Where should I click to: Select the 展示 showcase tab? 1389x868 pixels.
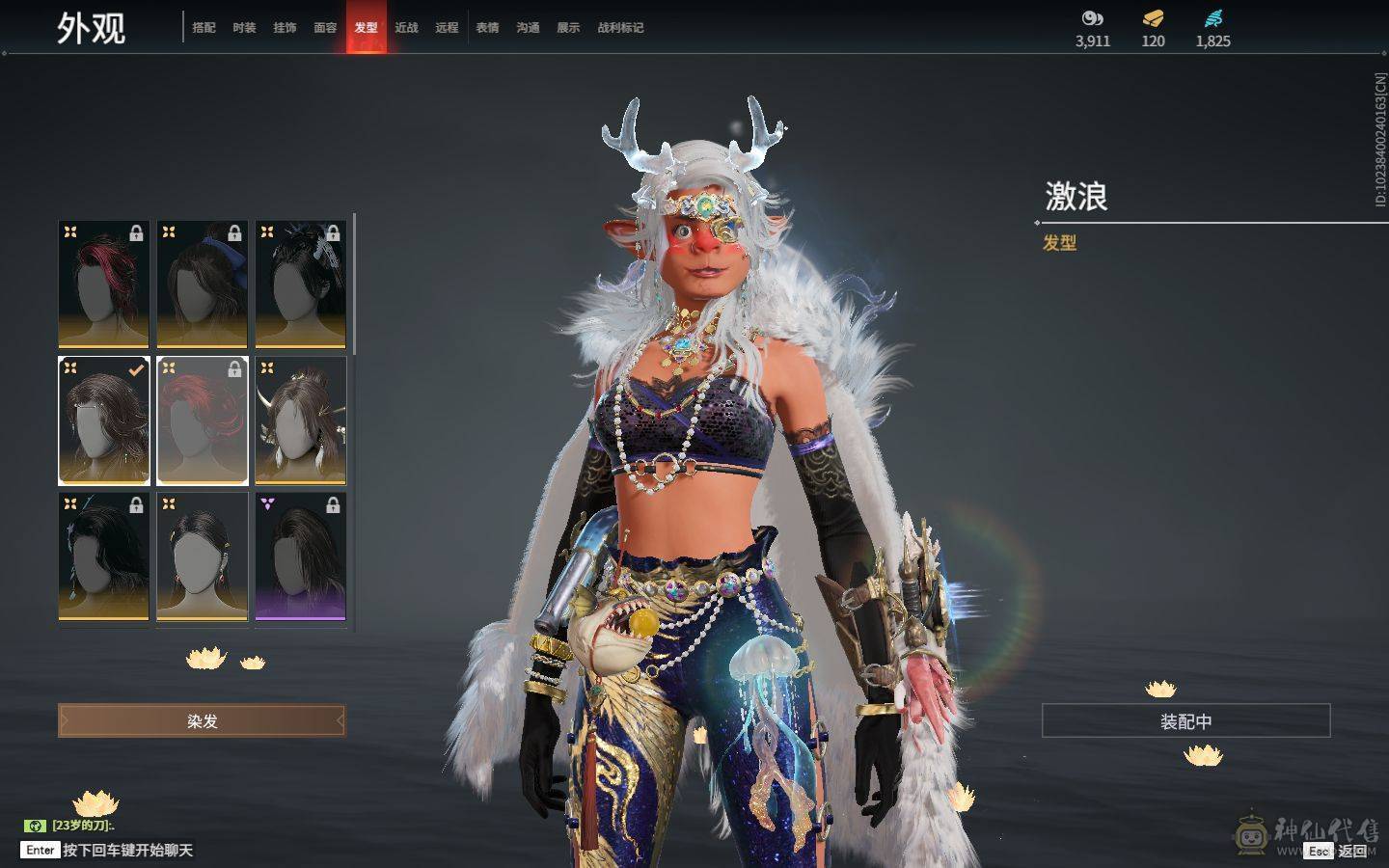[568, 28]
